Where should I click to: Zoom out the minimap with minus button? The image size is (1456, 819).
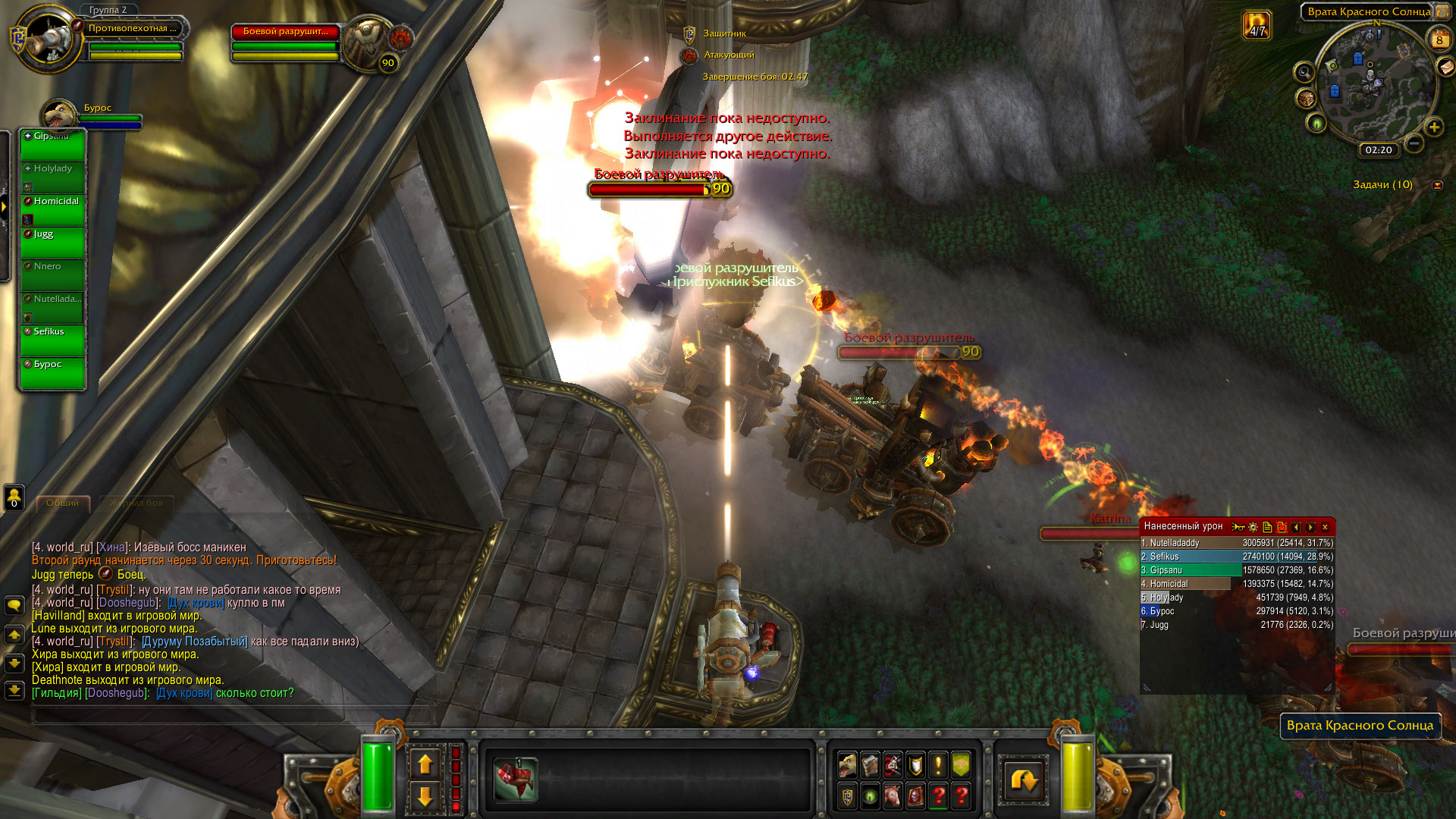point(1414,143)
